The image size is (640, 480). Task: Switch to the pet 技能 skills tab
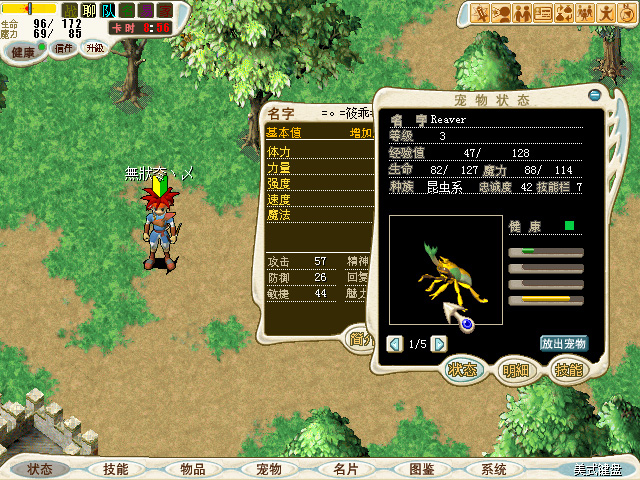click(567, 369)
